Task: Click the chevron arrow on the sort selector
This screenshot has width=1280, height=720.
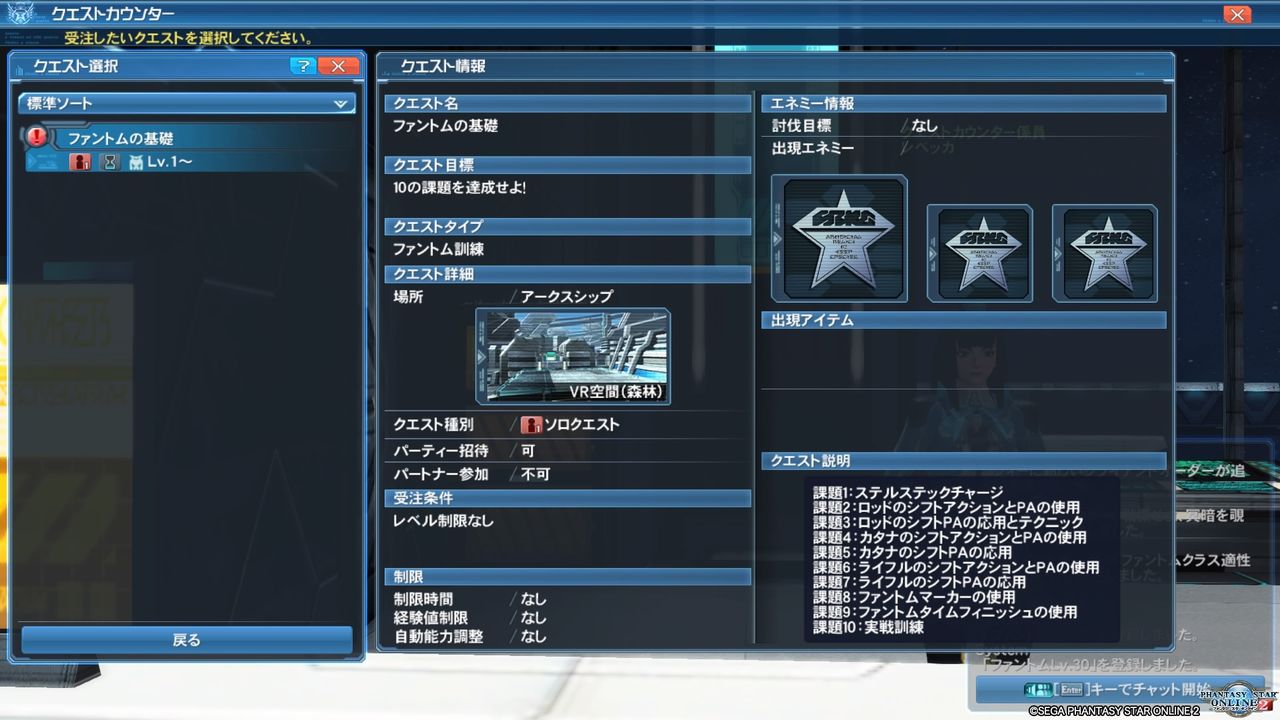Action: click(x=340, y=103)
